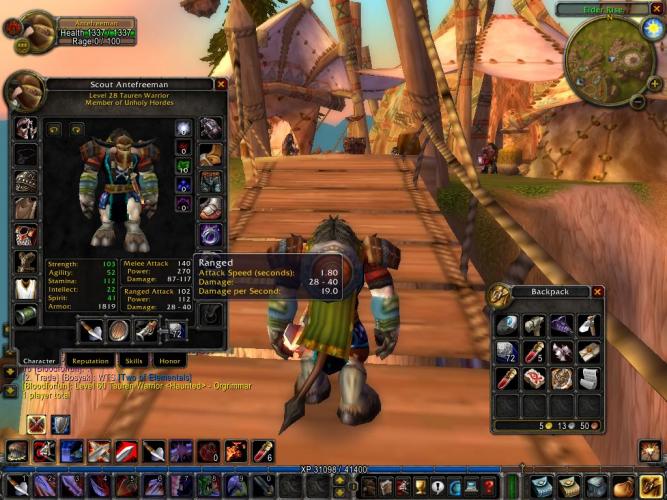
Task: Select the equipped helmet slot
Action: [x=27, y=127]
